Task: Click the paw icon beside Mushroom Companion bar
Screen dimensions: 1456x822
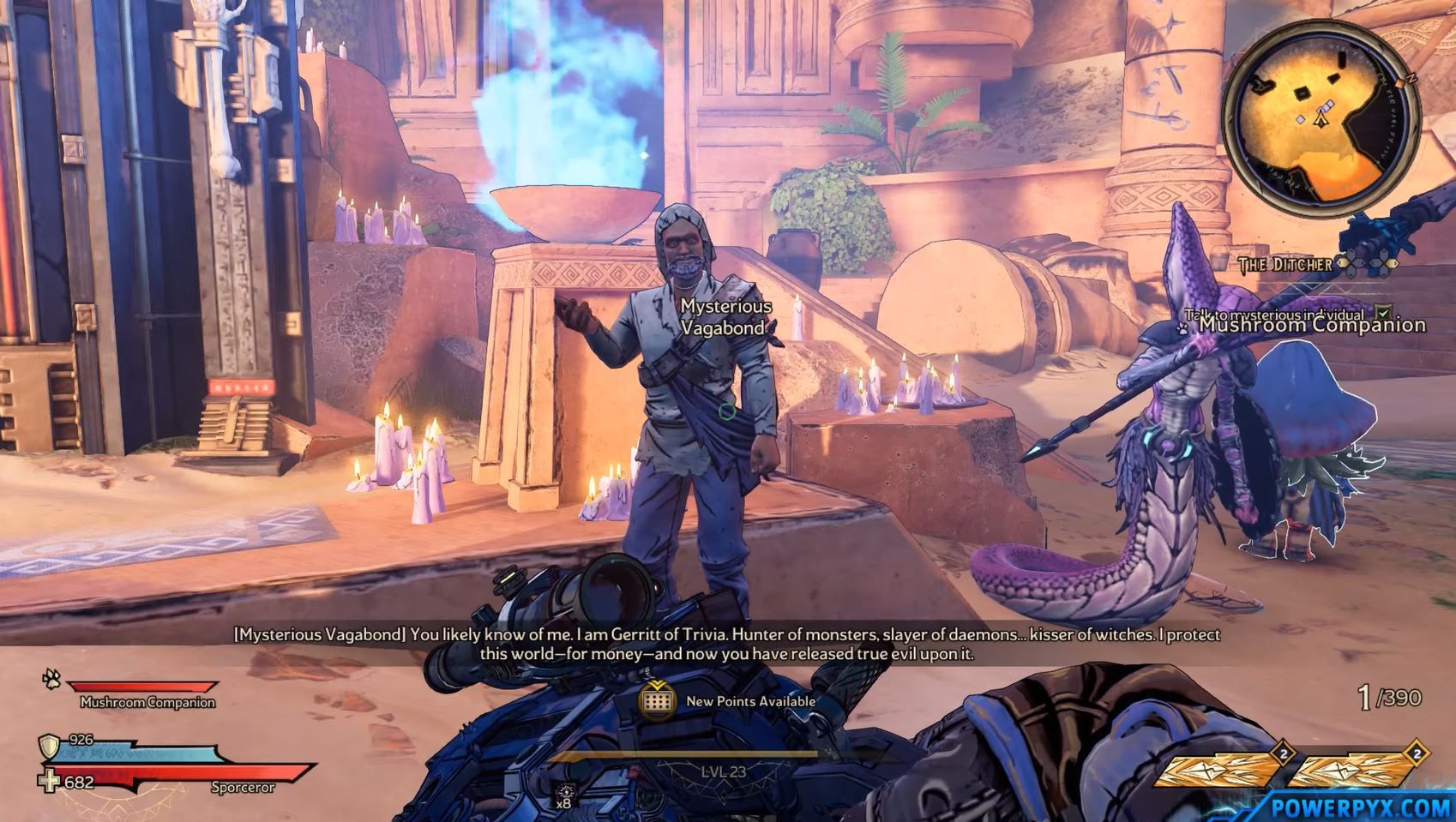Action: 51,680
